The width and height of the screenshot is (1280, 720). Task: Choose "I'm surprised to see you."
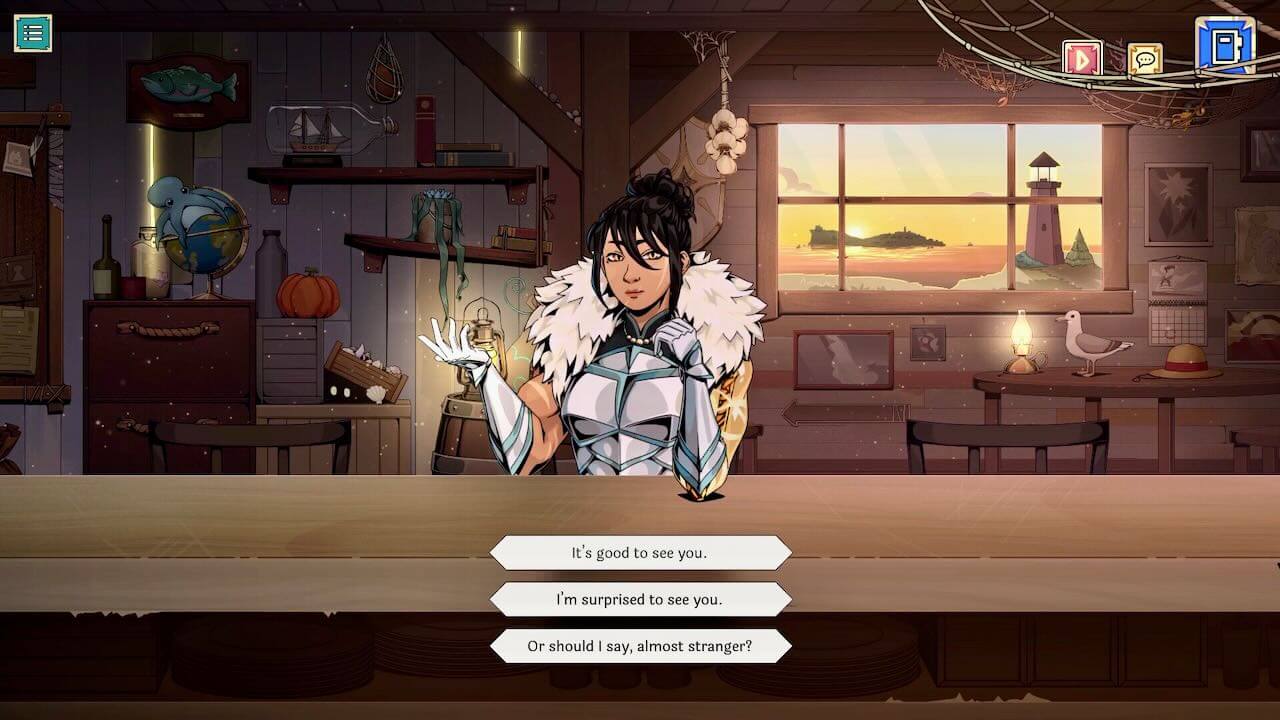click(x=640, y=599)
